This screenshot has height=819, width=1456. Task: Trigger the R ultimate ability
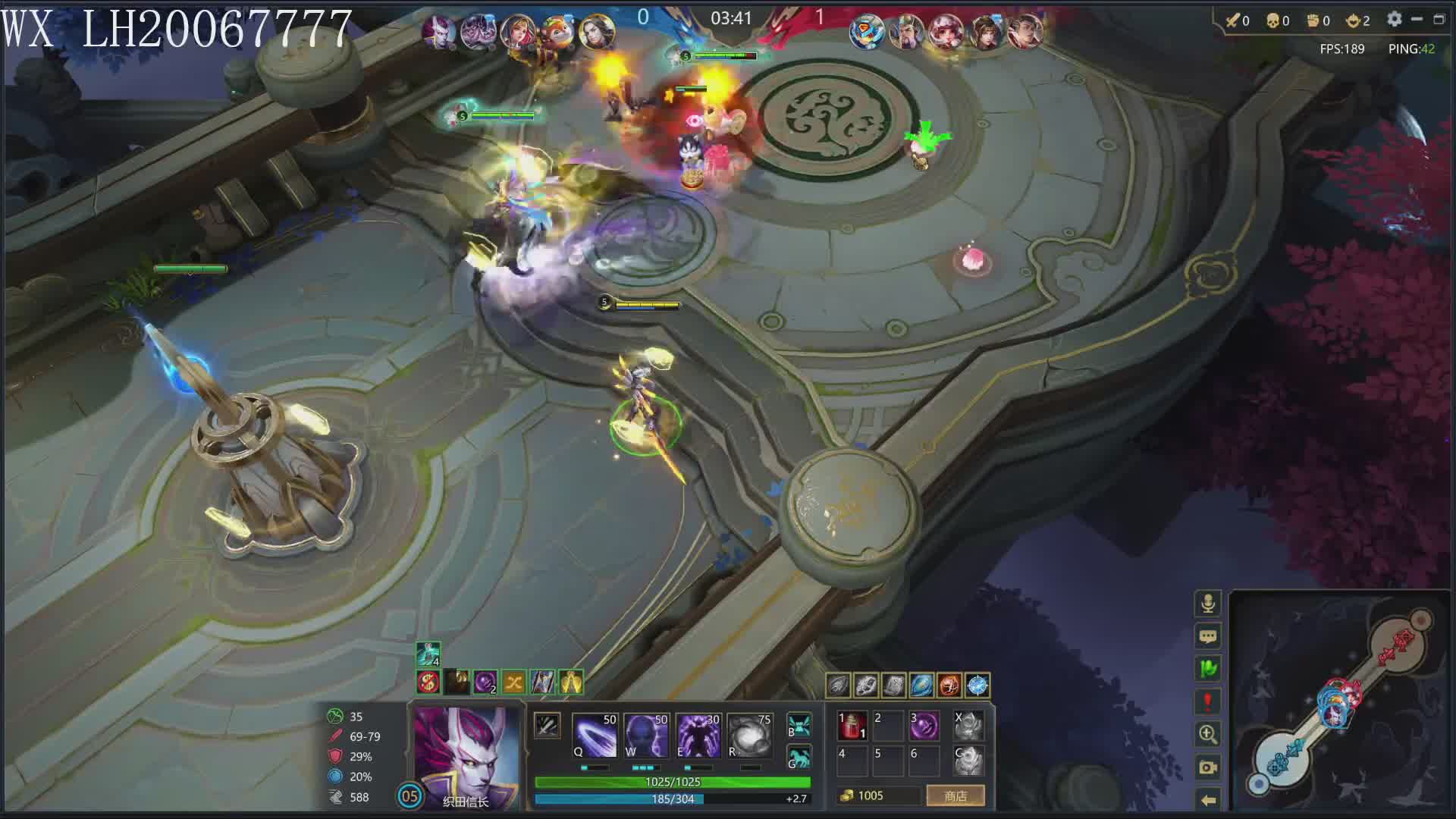[x=749, y=735]
